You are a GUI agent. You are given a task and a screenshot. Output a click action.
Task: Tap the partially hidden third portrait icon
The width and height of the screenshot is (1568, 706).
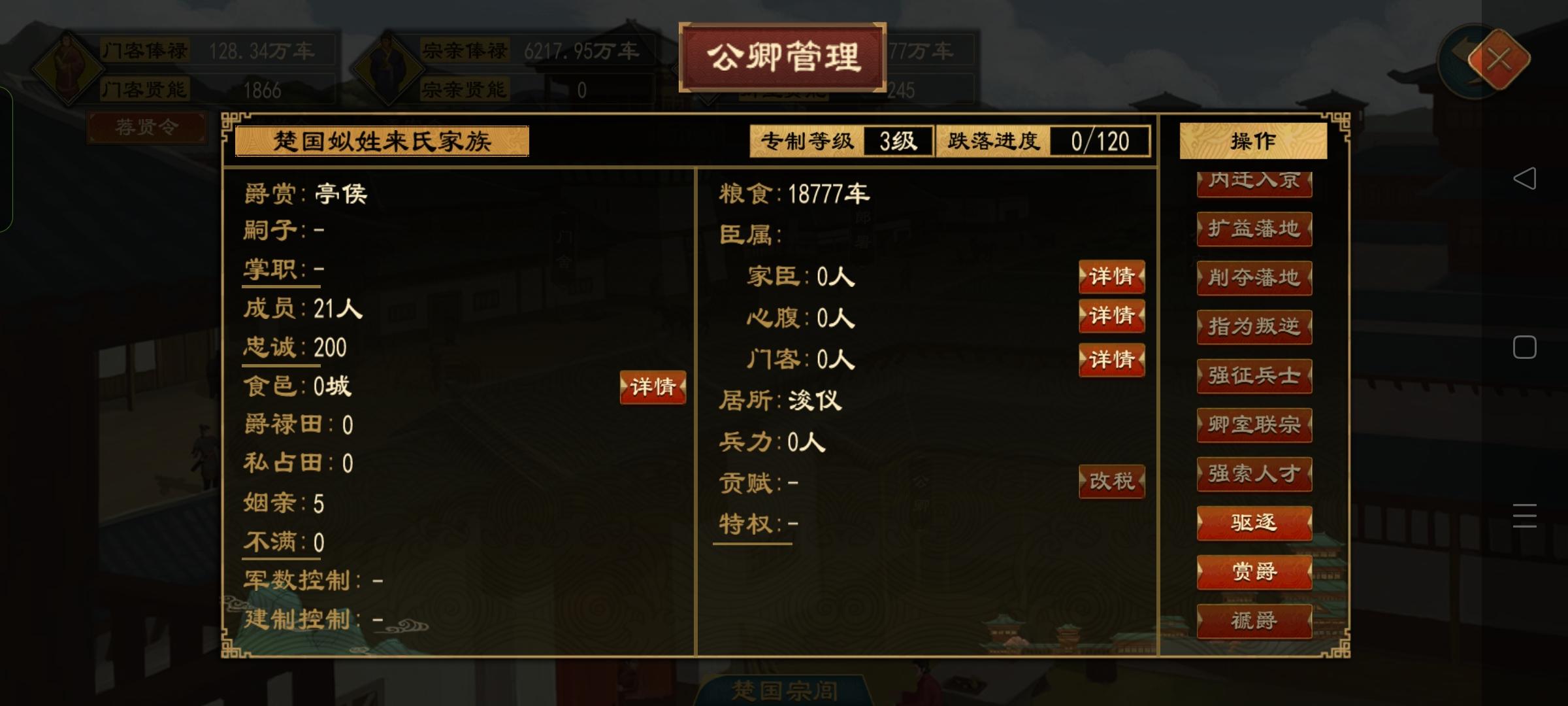click(x=693, y=69)
